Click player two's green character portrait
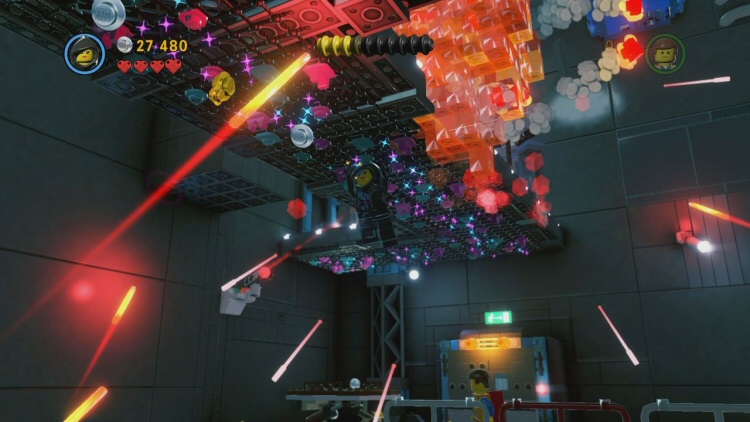Viewport: 750px width, 422px height. (665, 53)
